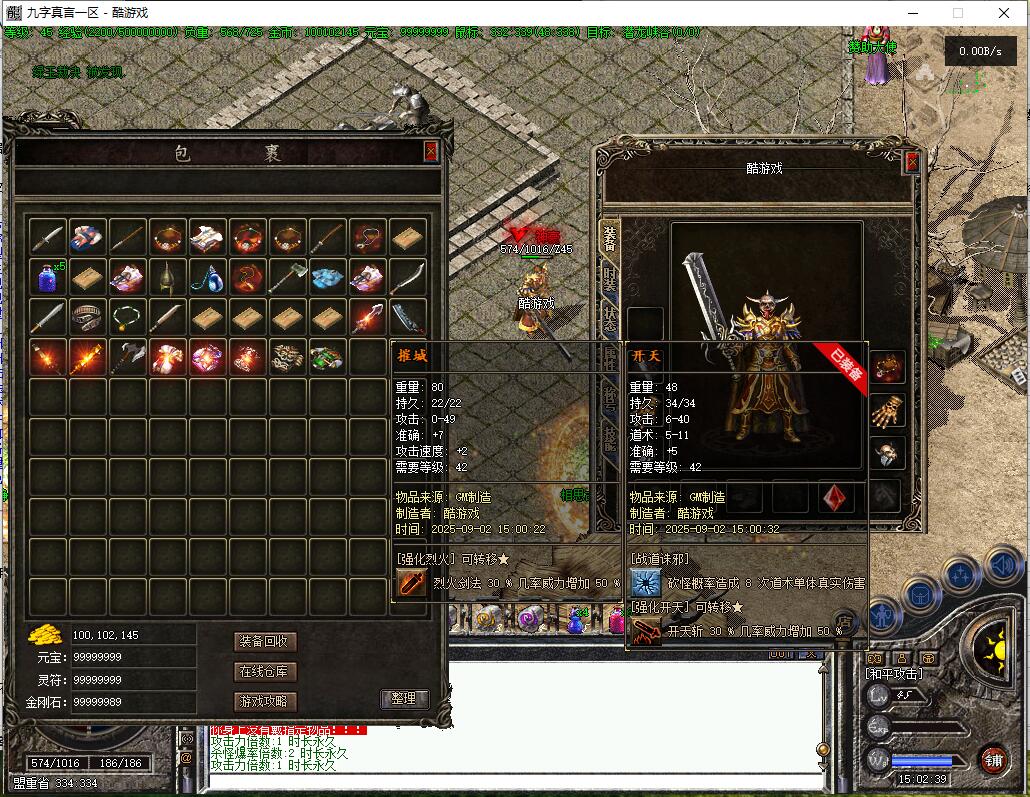Pick the green bead necklace item
This screenshot has height=797, width=1030.
click(x=128, y=317)
